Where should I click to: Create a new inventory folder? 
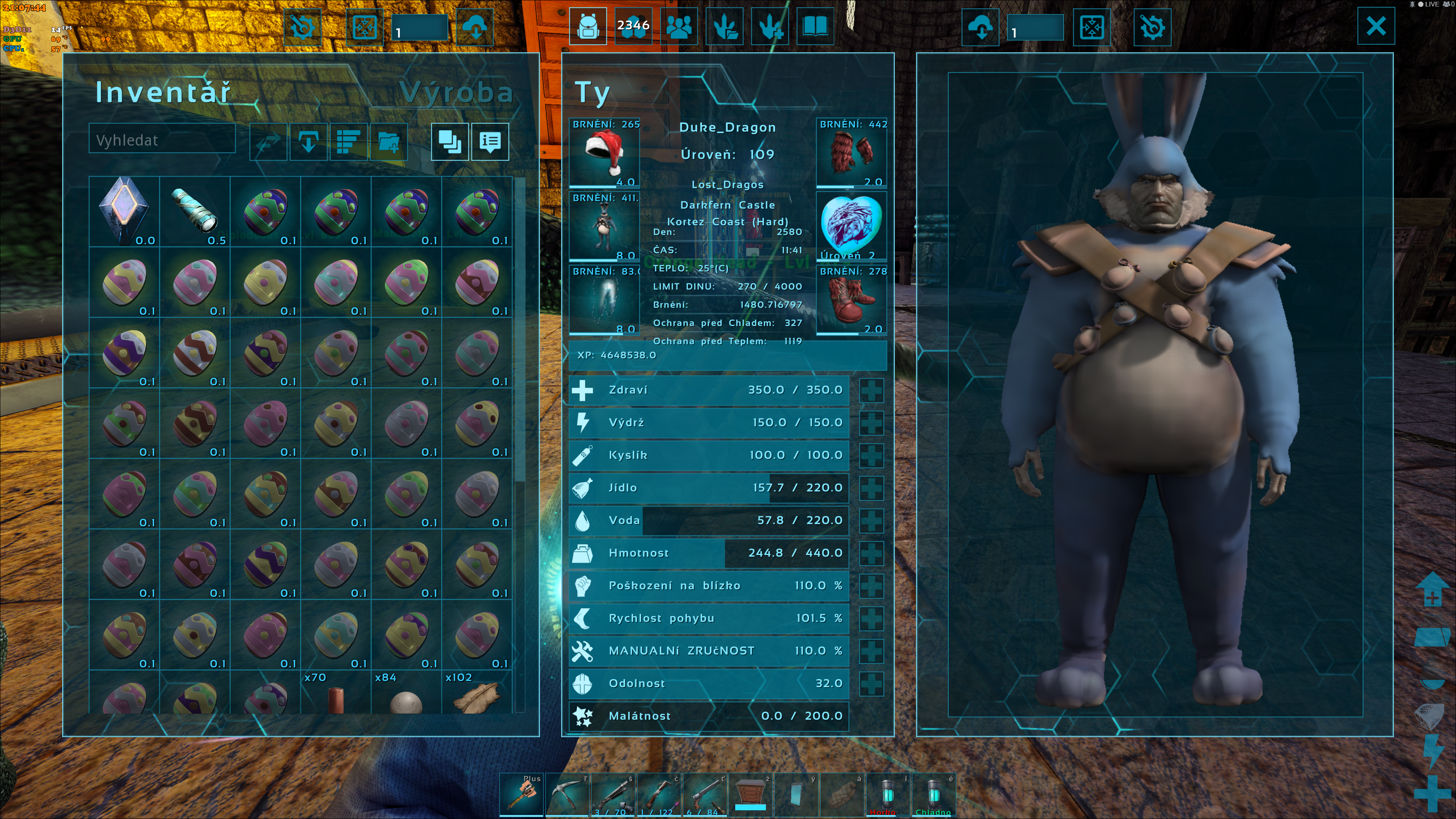(388, 141)
